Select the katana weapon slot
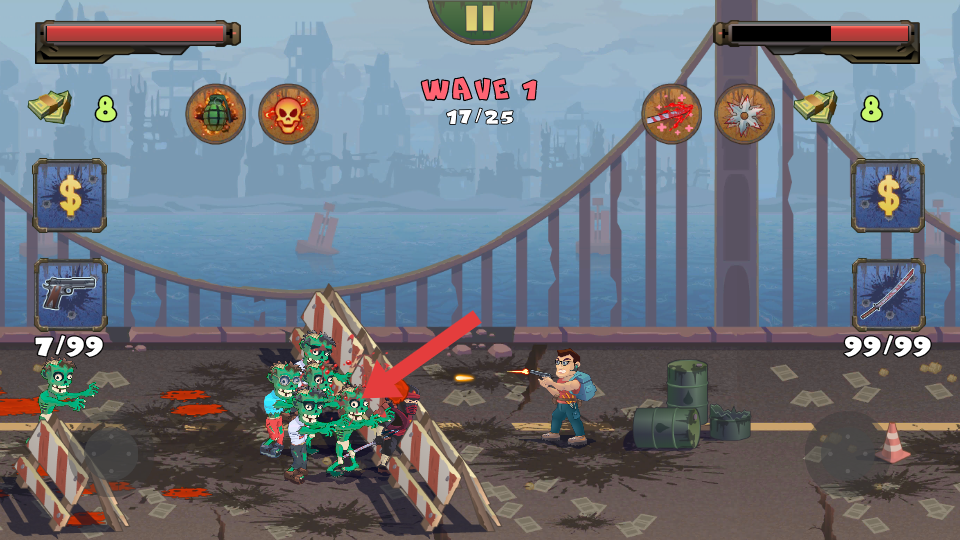Screen dimensions: 960x540 pyautogui.click(x=888, y=294)
